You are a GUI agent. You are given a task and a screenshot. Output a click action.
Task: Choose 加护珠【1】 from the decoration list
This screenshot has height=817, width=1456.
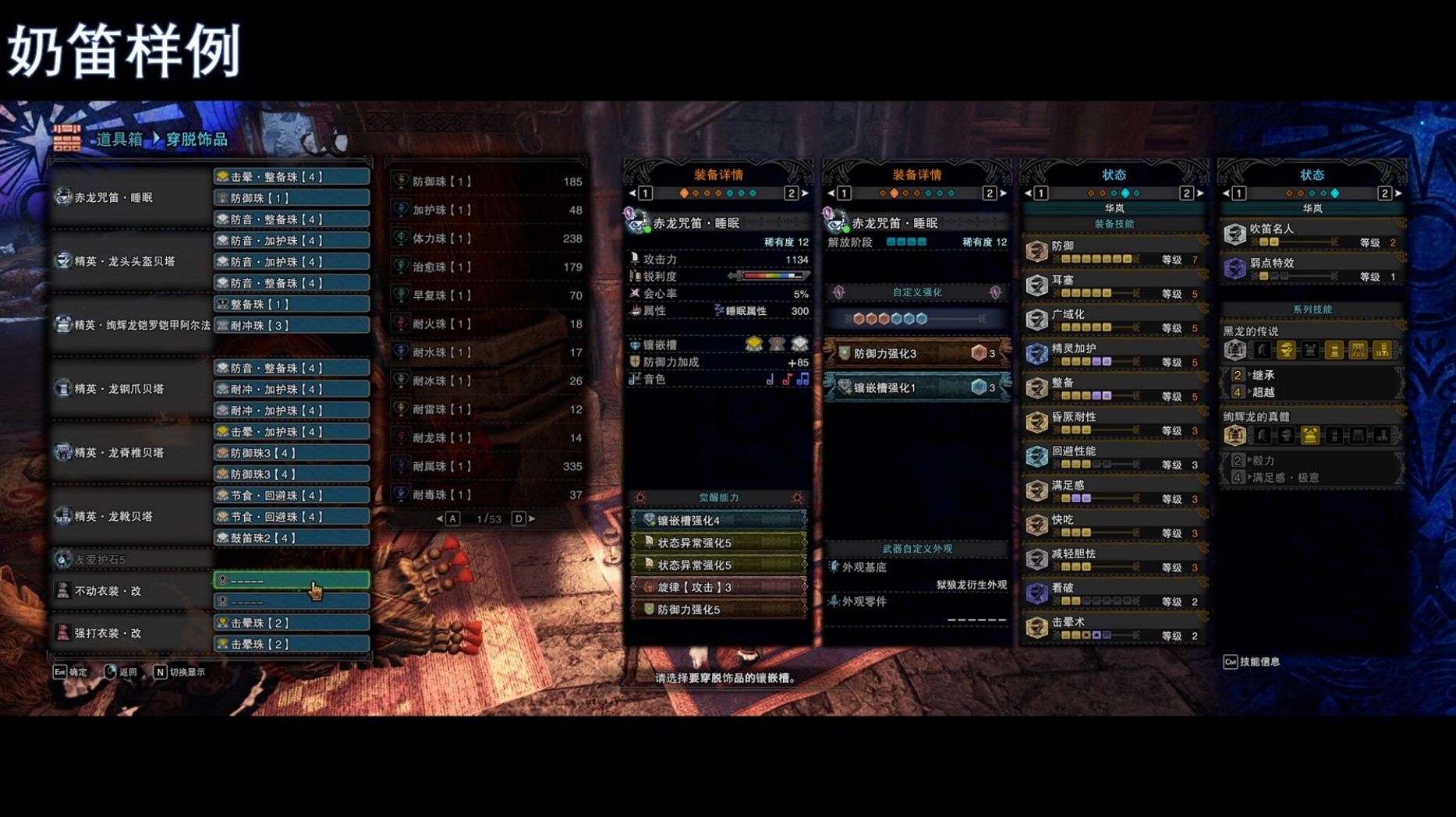487,210
